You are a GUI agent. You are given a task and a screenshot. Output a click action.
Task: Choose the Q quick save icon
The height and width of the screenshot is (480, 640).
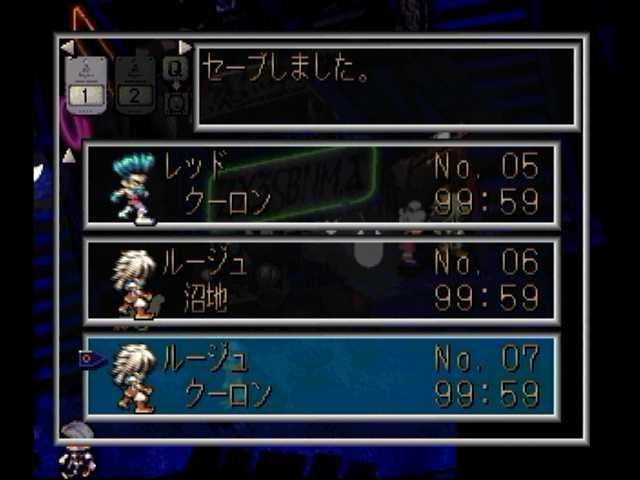click(175, 69)
